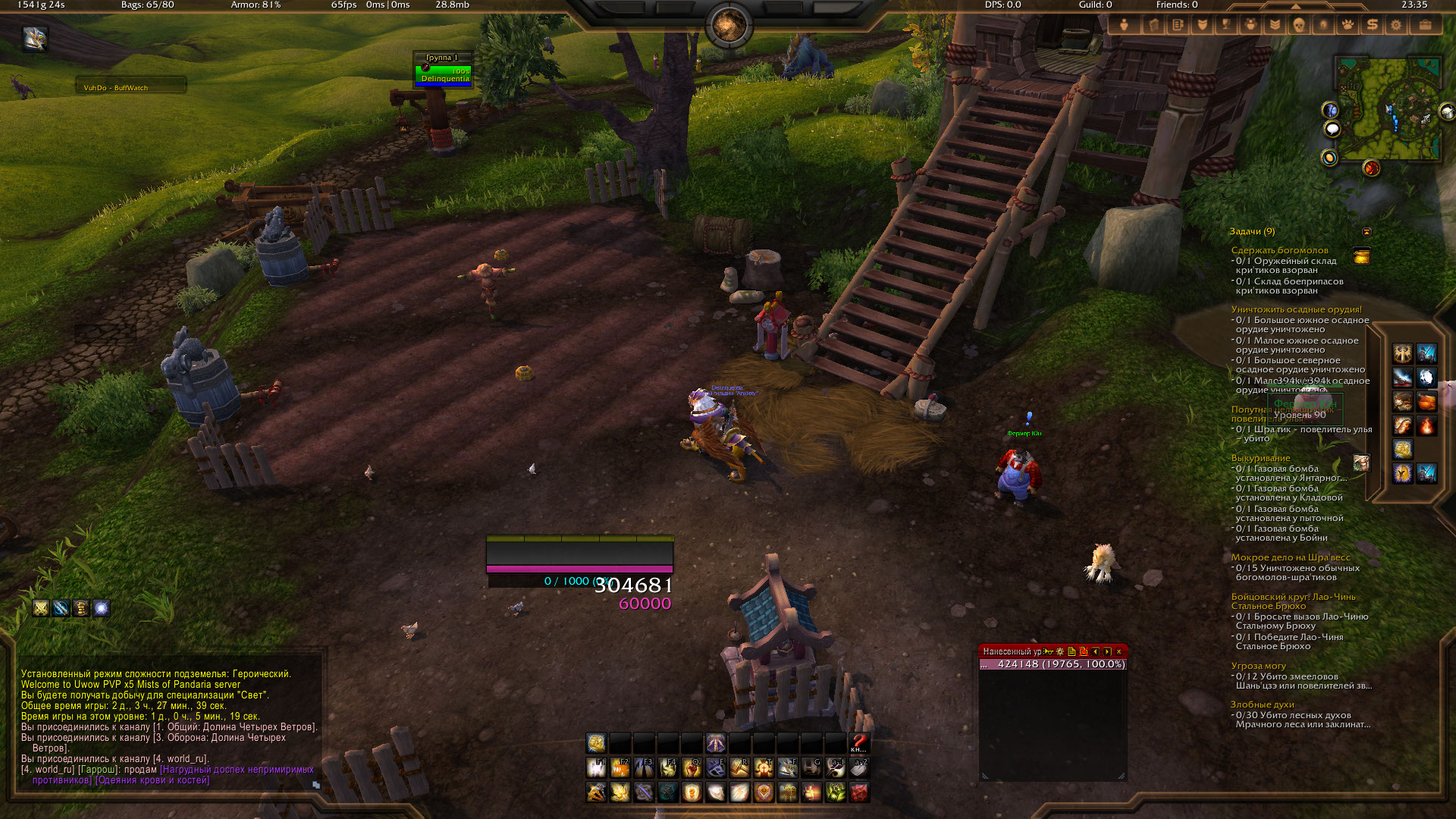Open the shop dollar-sign button
Viewport: 1456px width, 819px height.
coord(1372,25)
